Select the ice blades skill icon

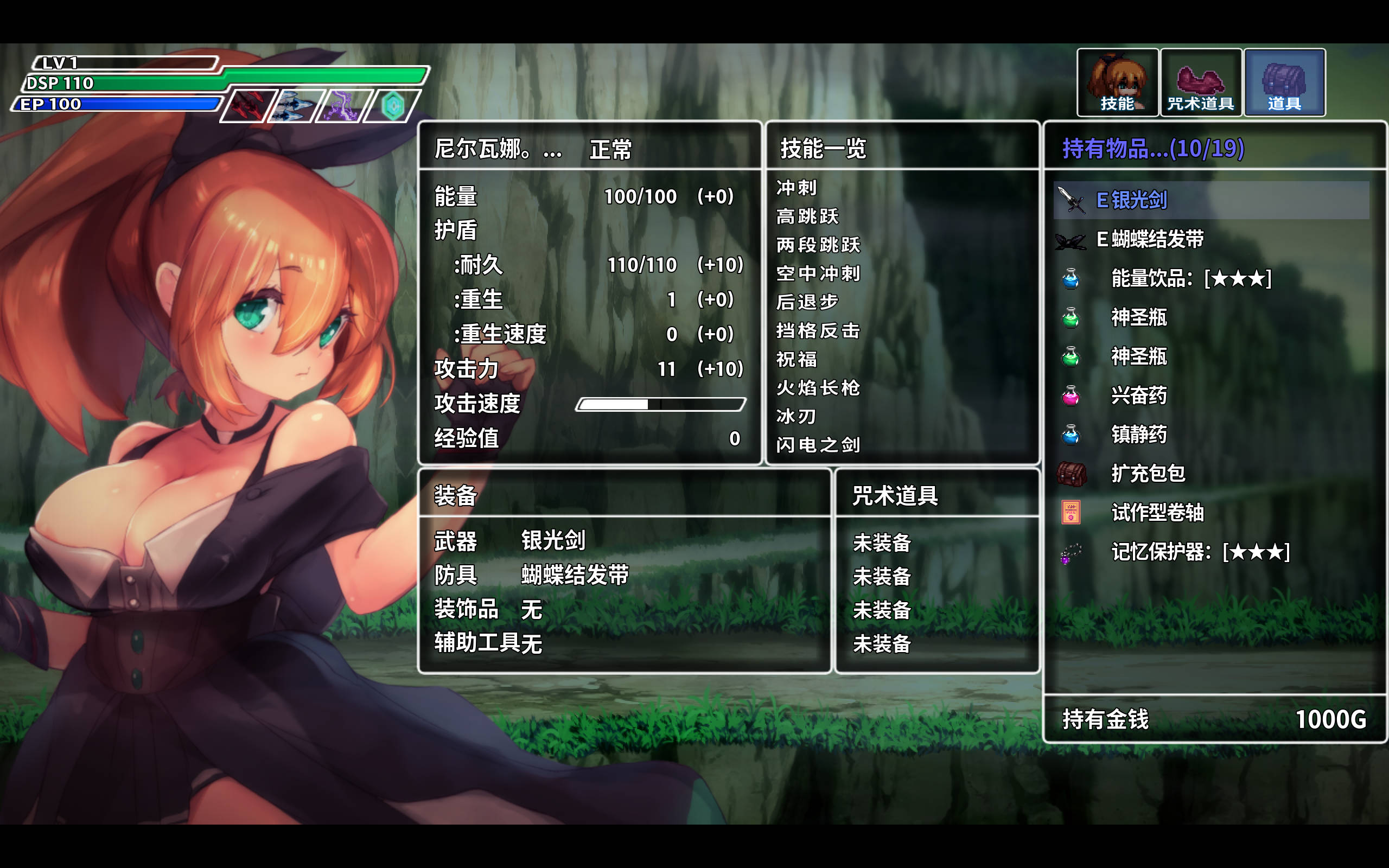(x=294, y=106)
